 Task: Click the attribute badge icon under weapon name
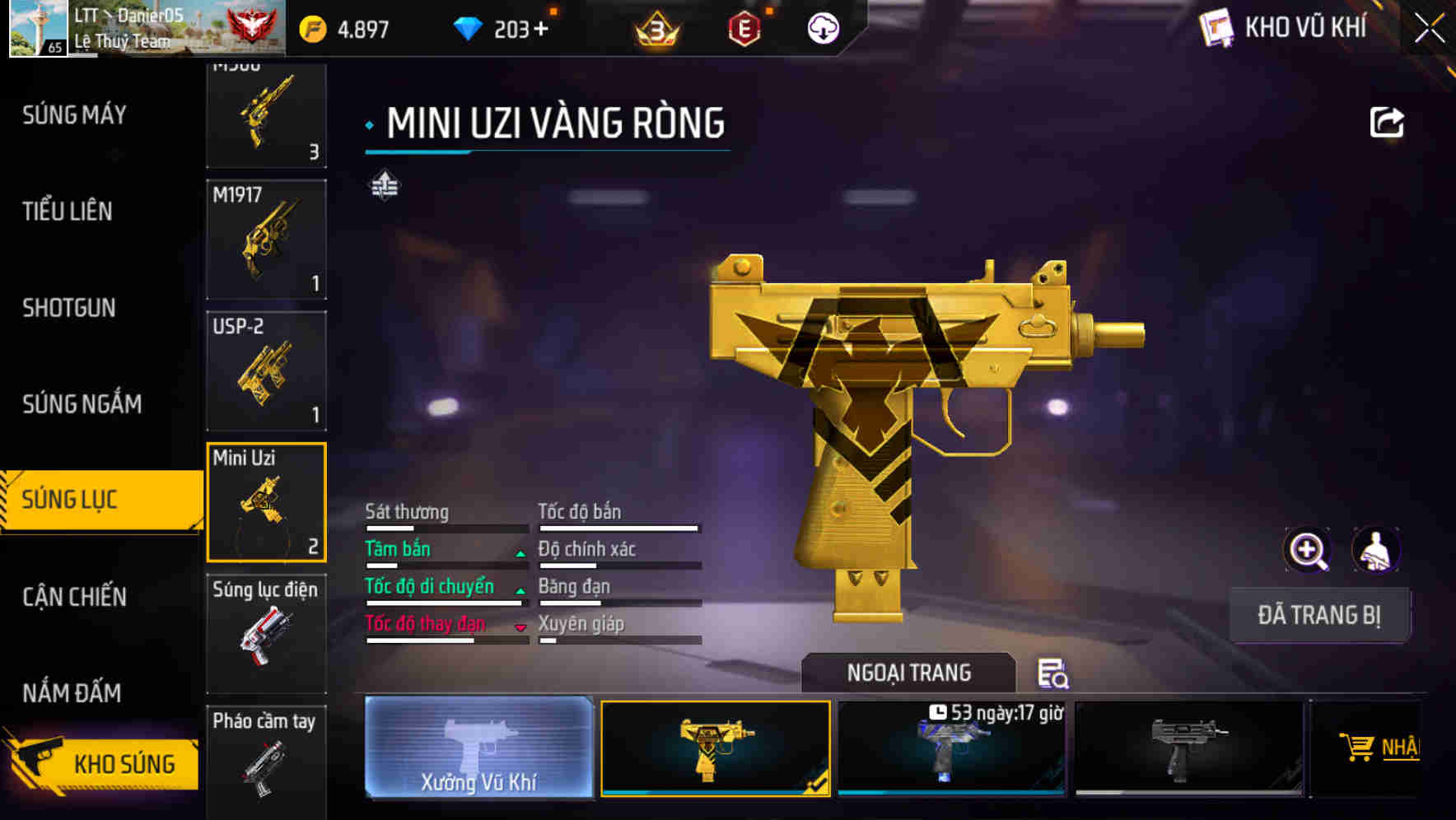pos(384,186)
